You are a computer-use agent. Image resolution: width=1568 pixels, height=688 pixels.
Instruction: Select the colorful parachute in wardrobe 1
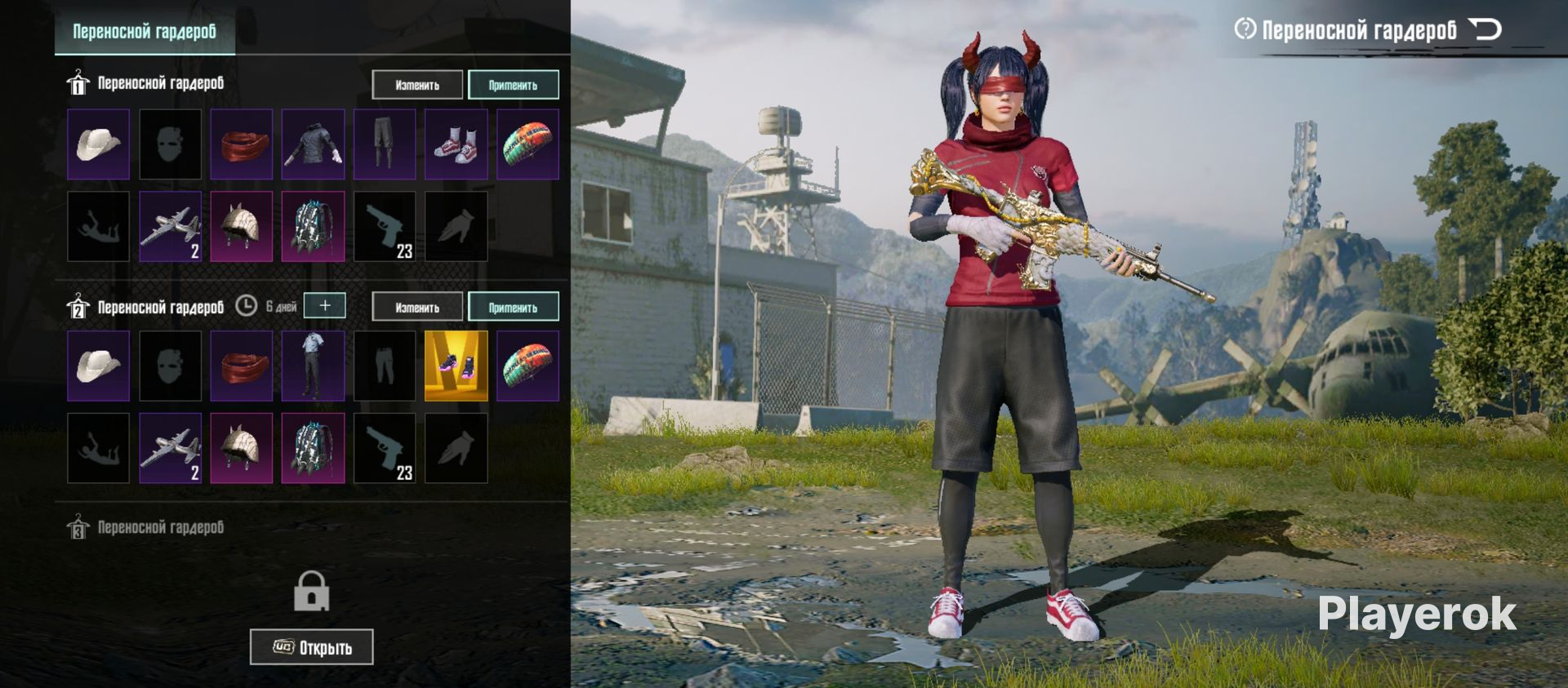pyautogui.click(x=528, y=144)
